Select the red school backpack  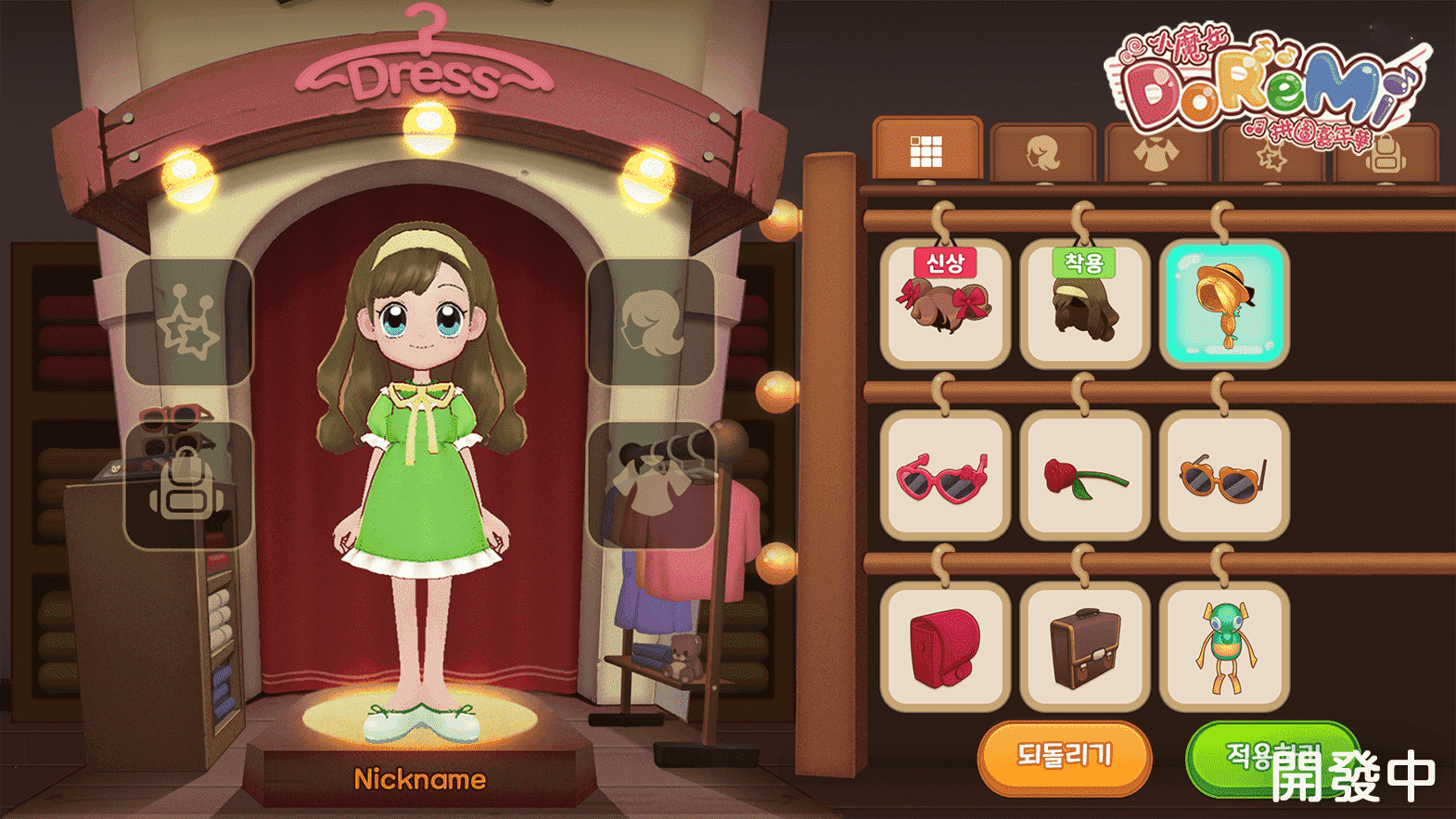945,647
